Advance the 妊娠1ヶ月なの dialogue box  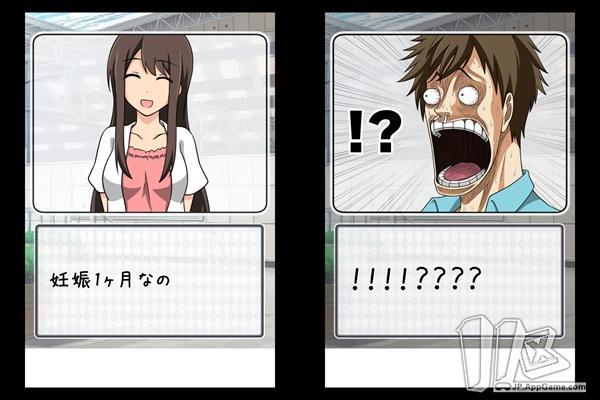click(x=149, y=281)
